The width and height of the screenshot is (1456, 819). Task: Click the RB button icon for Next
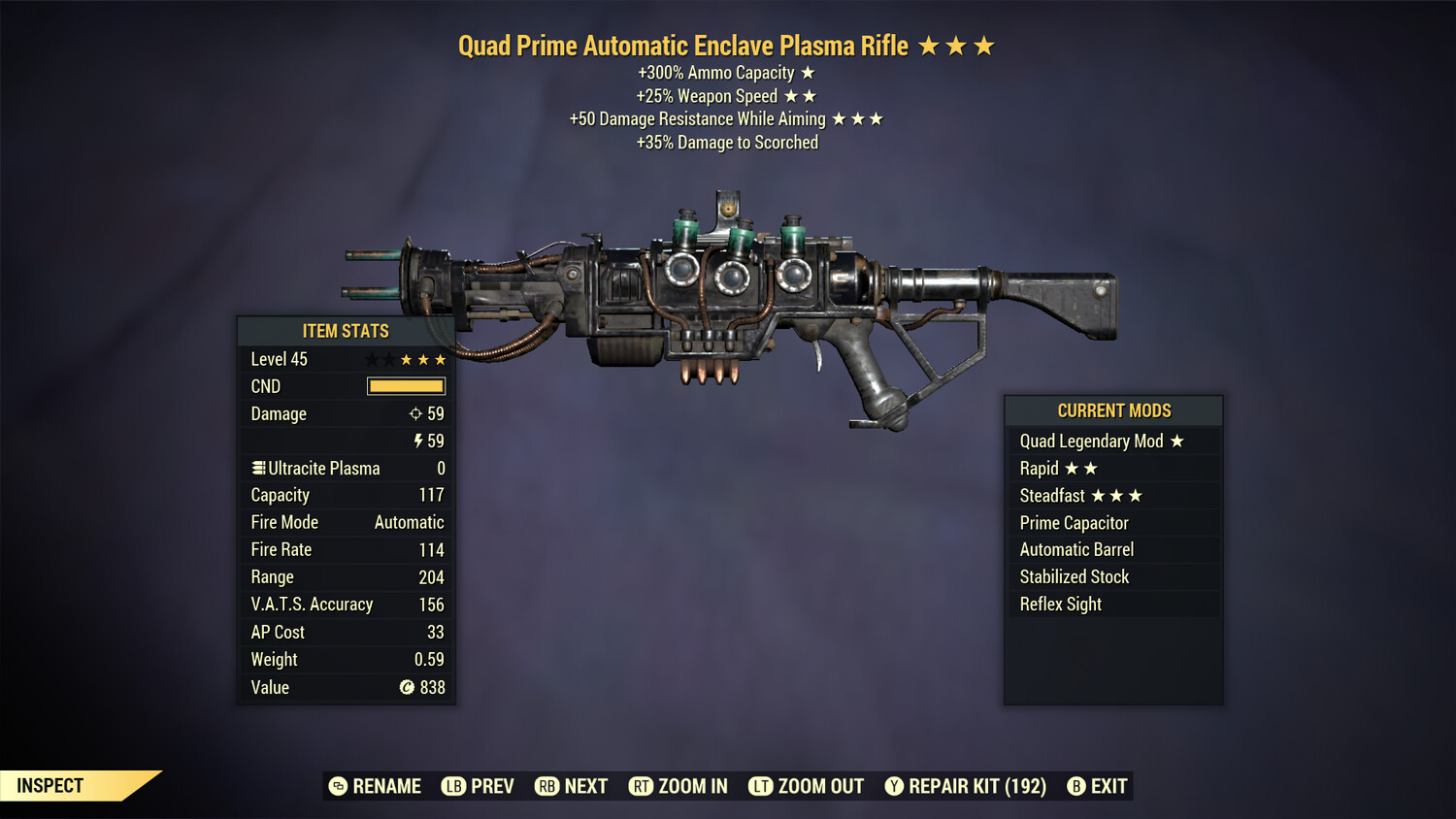tap(546, 786)
